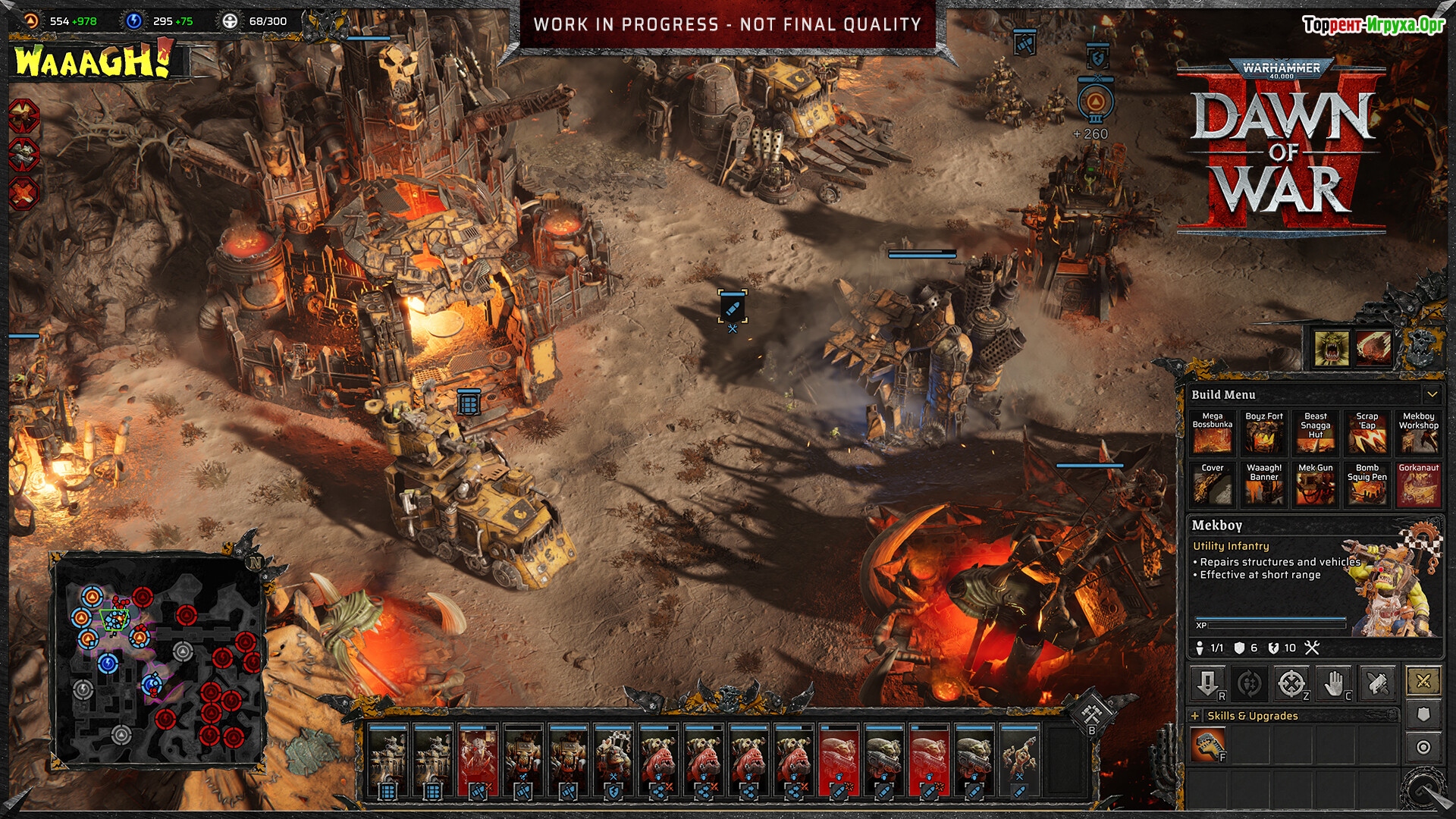Image resolution: width=1456 pixels, height=819 pixels.
Task: Activate the crossed swords attack stance button
Action: click(x=1423, y=681)
